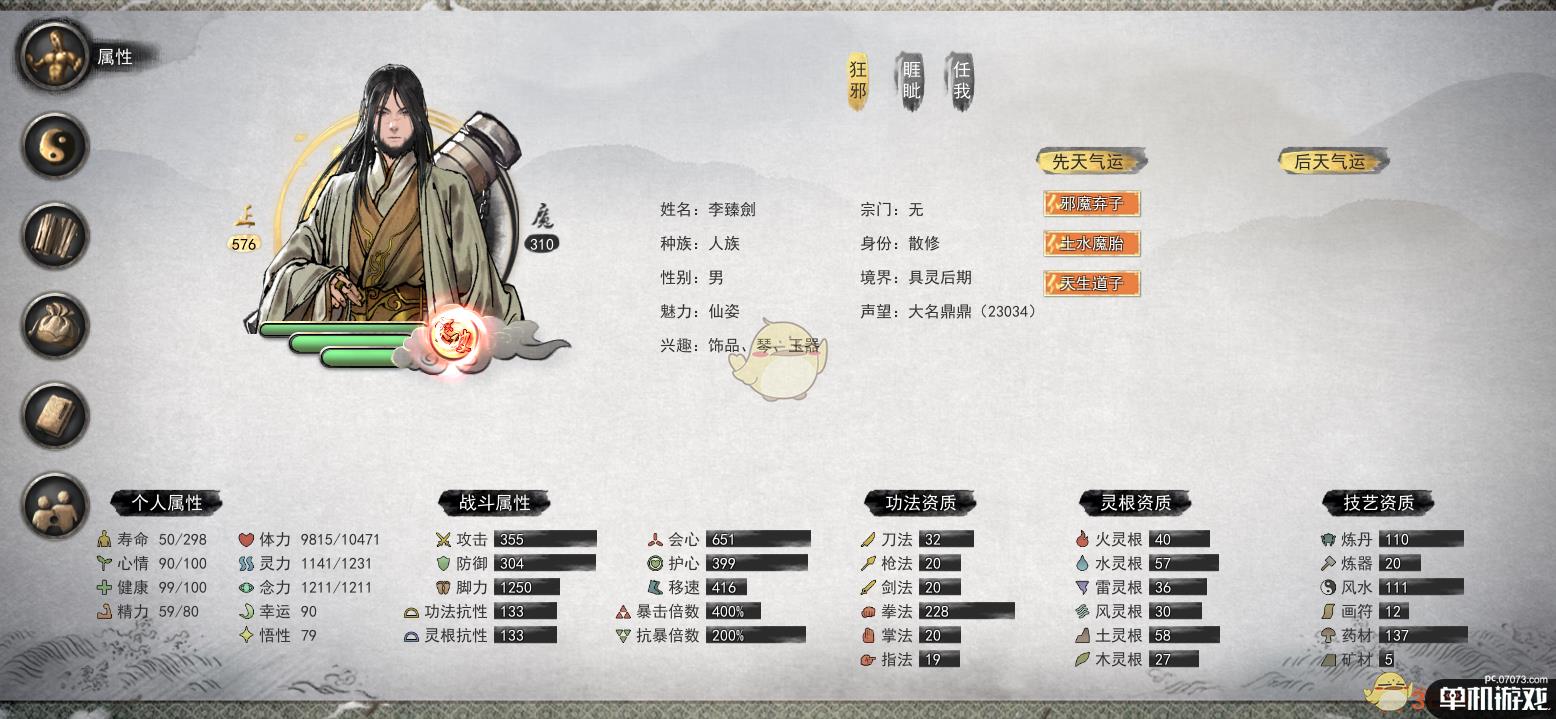
Task: Switch to the yin-yang symbol tab
Action: click(56, 146)
